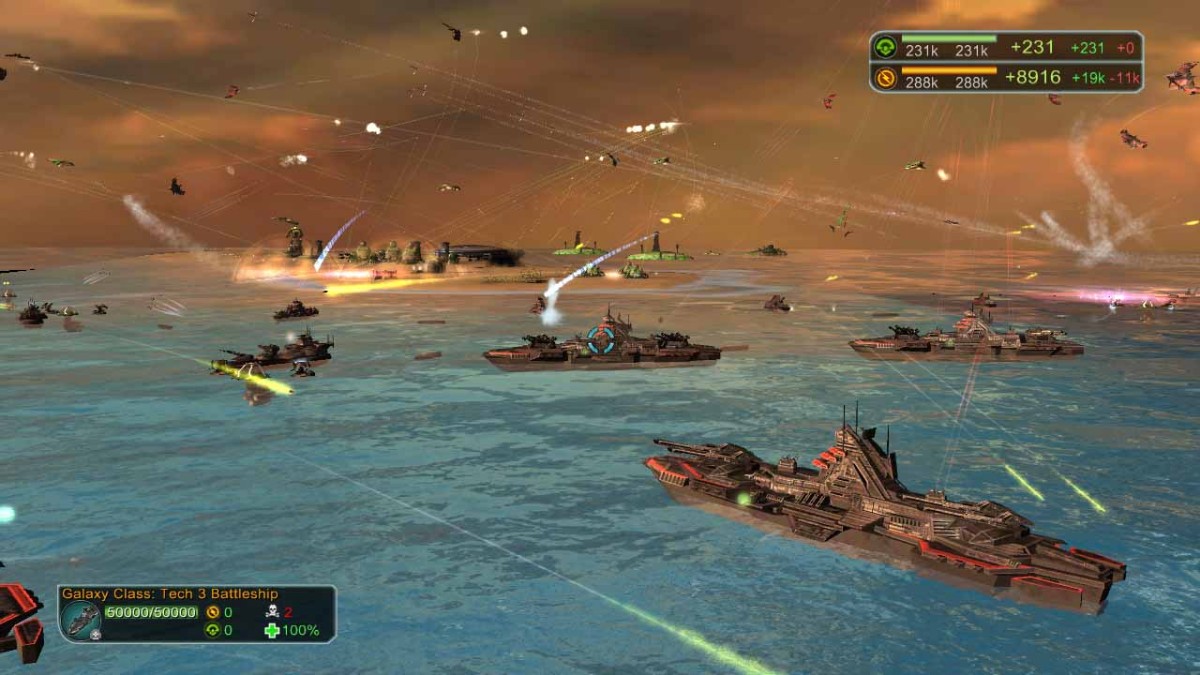Click the orange energy resource icon
The width and height of the screenshot is (1200, 675).
pos(885,77)
